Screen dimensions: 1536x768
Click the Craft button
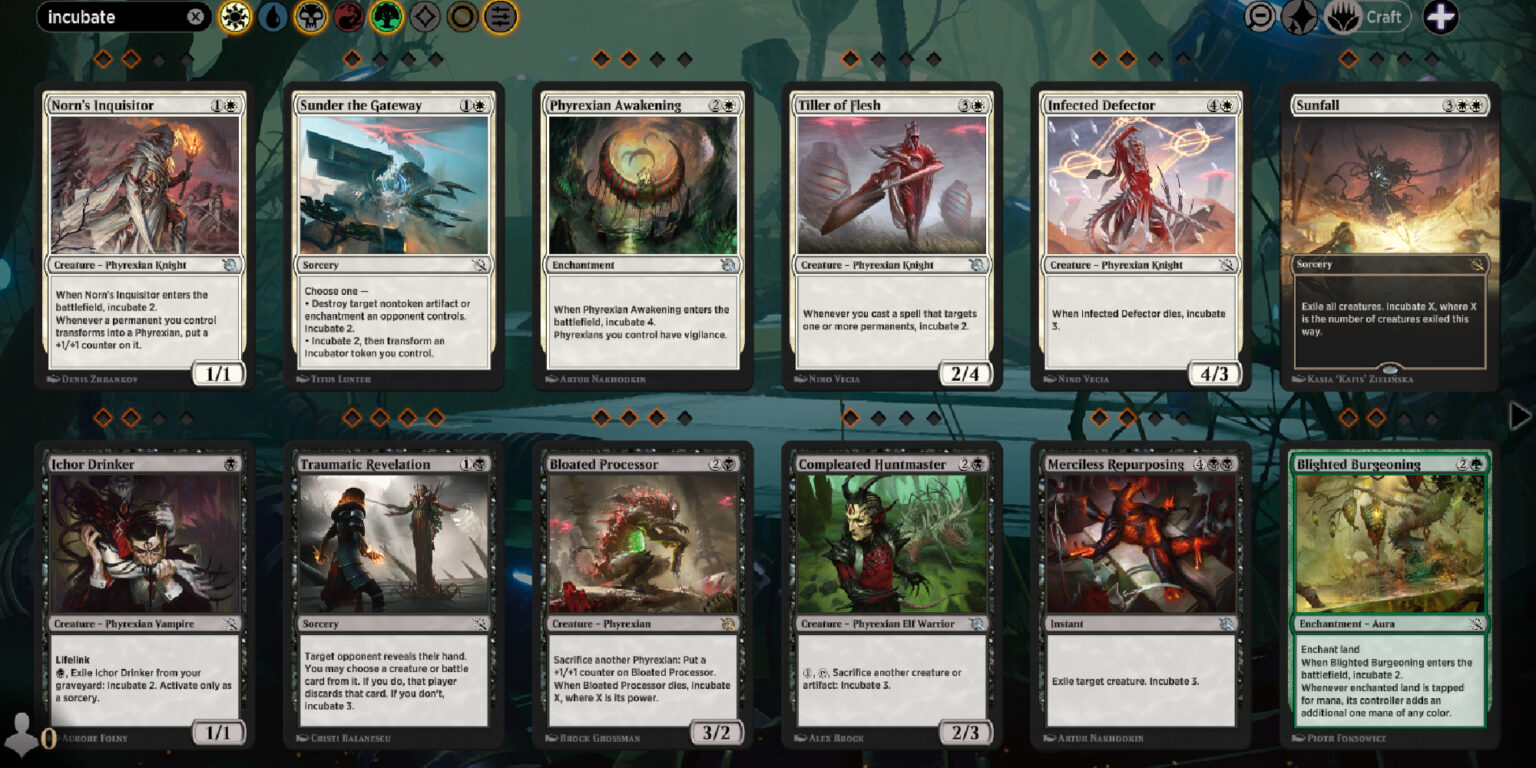1385,17
